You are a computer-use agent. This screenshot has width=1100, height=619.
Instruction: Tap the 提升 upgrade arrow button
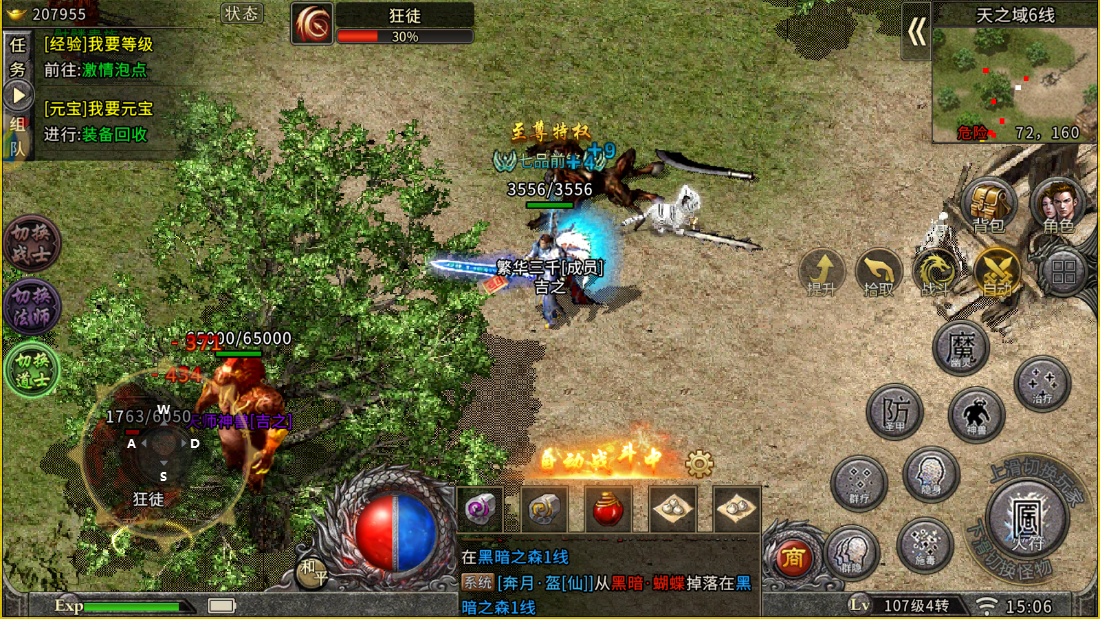pyautogui.click(x=822, y=271)
